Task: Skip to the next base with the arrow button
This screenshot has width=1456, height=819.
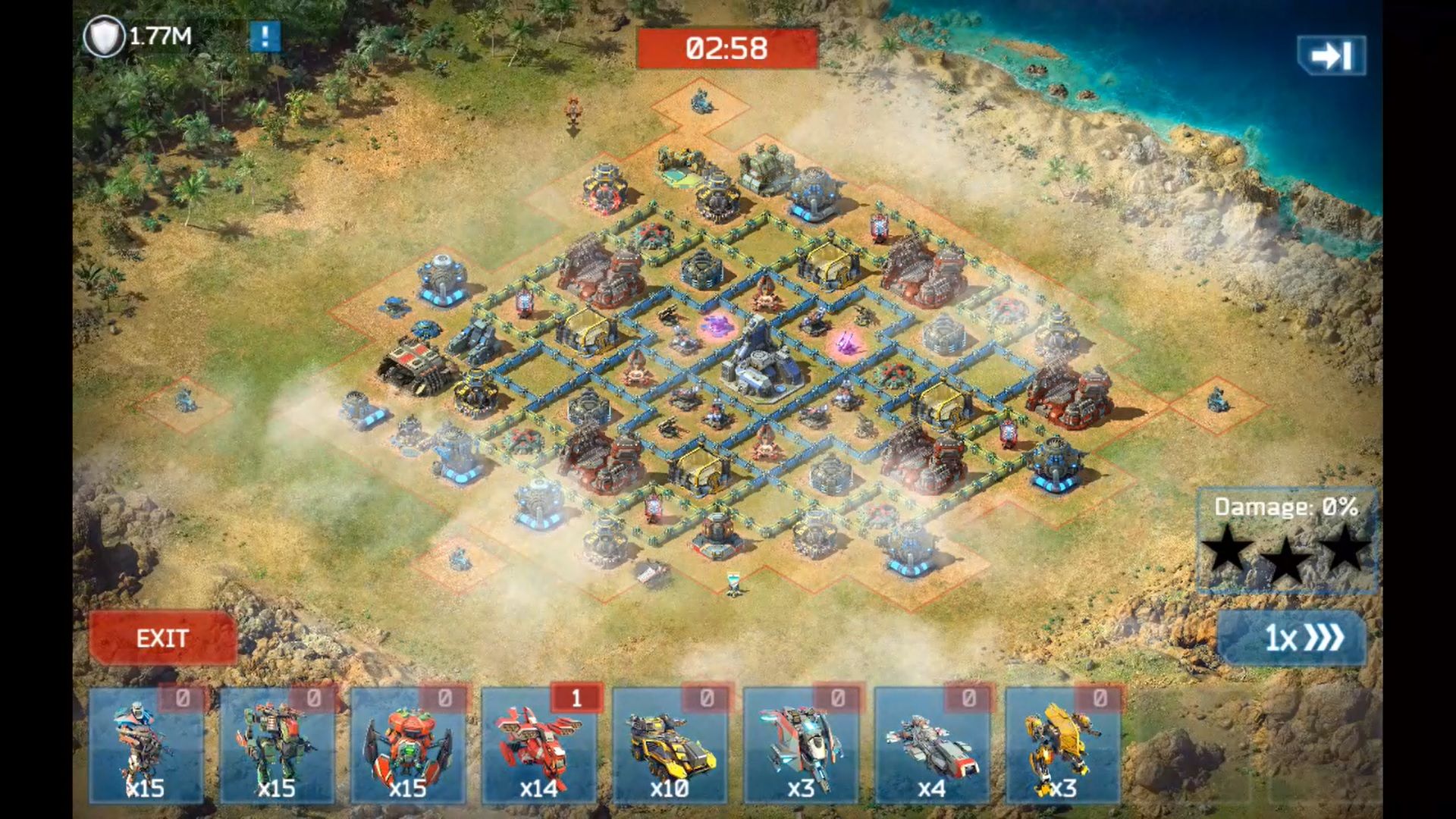Action: [1331, 55]
